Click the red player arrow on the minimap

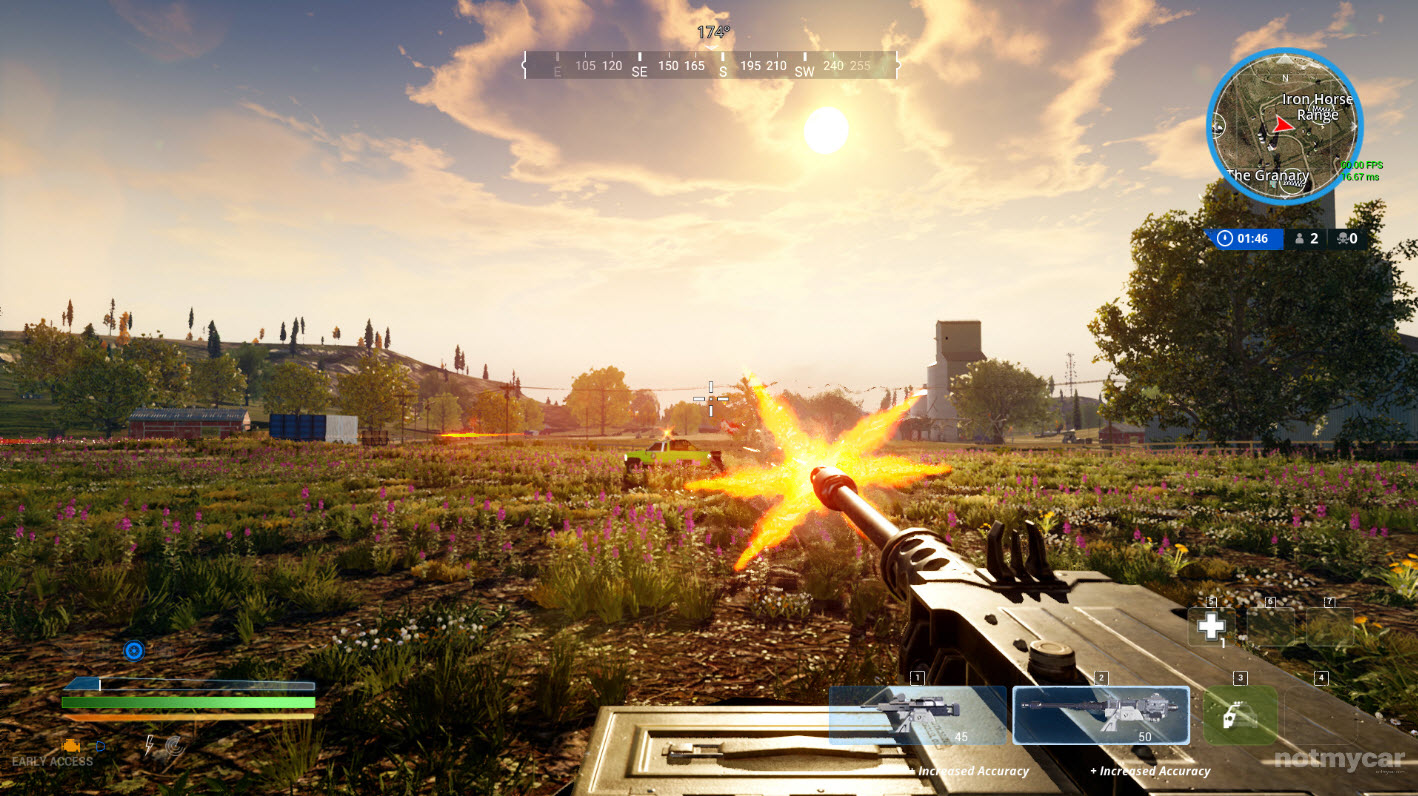click(1283, 124)
